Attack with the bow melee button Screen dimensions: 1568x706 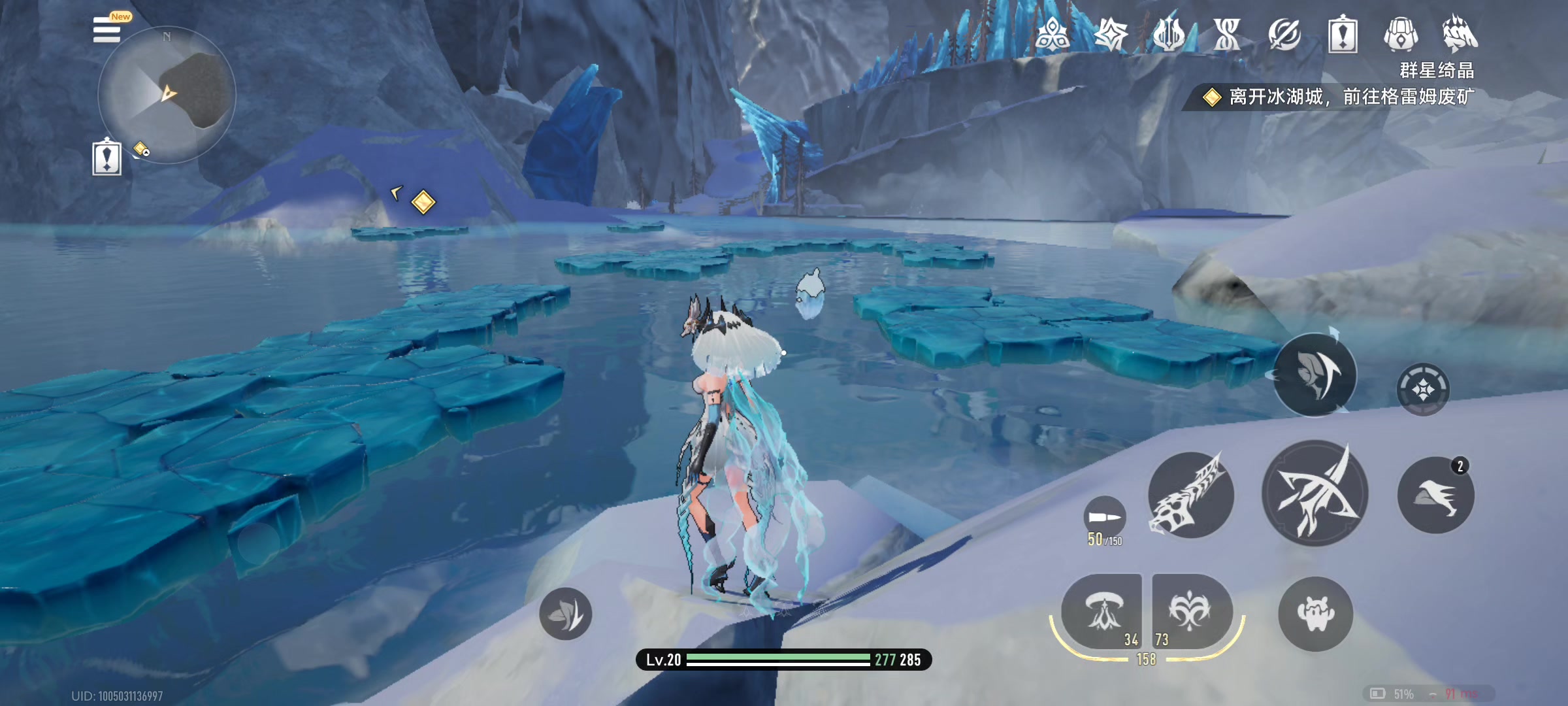pyautogui.click(x=1315, y=493)
